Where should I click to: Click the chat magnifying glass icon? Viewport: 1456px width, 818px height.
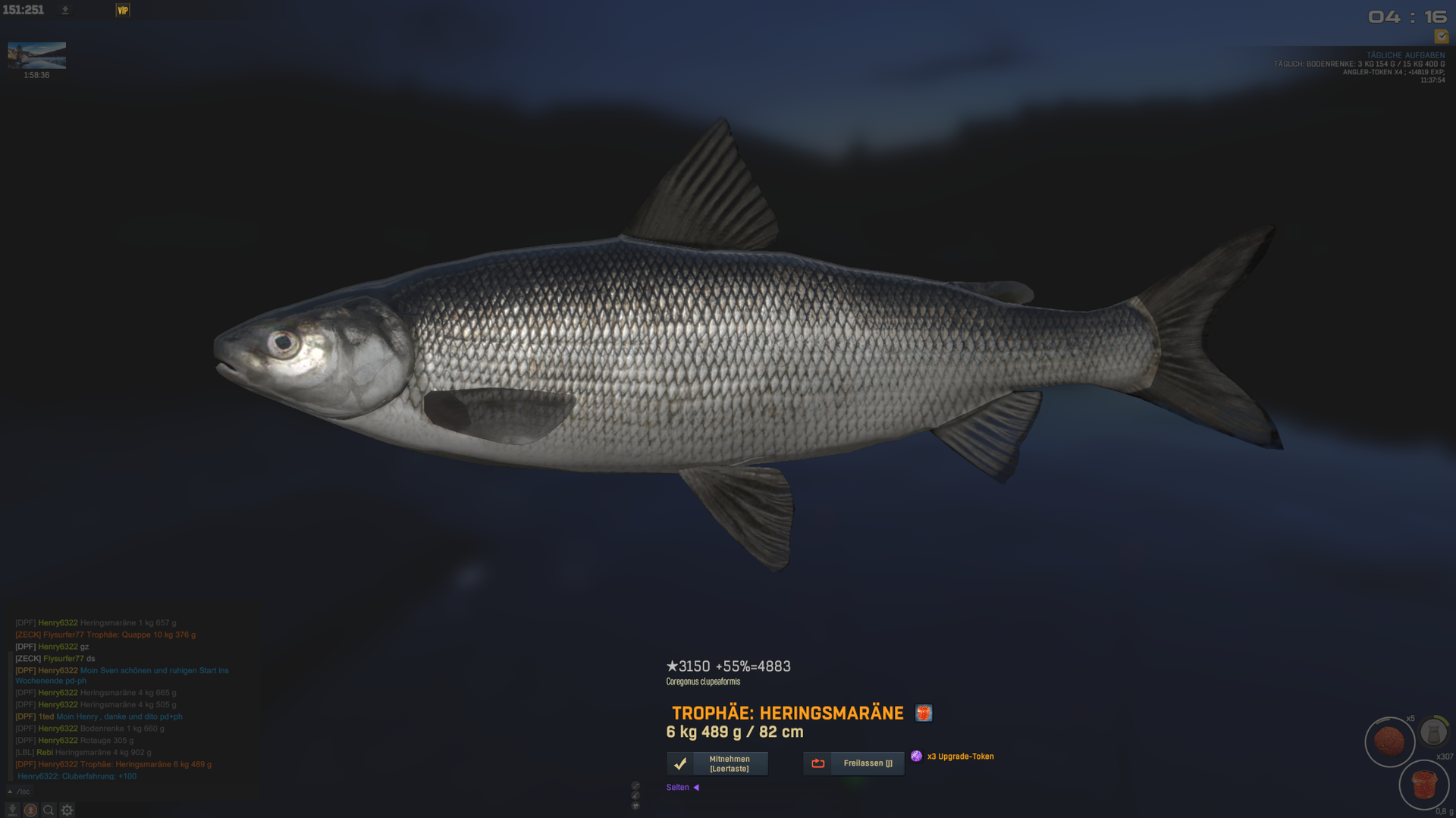pyautogui.click(x=49, y=810)
